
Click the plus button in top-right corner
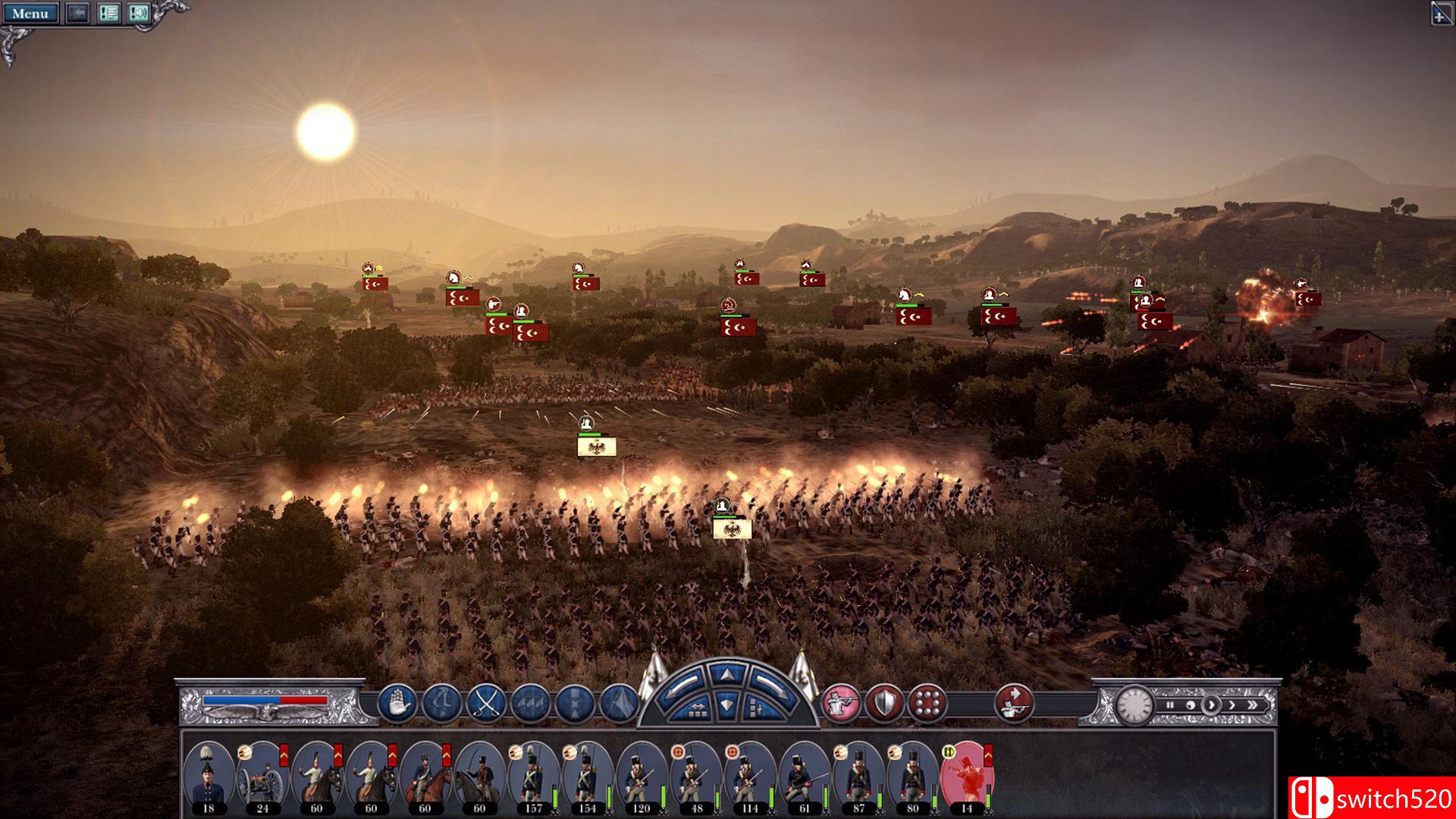pos(1442,14)
